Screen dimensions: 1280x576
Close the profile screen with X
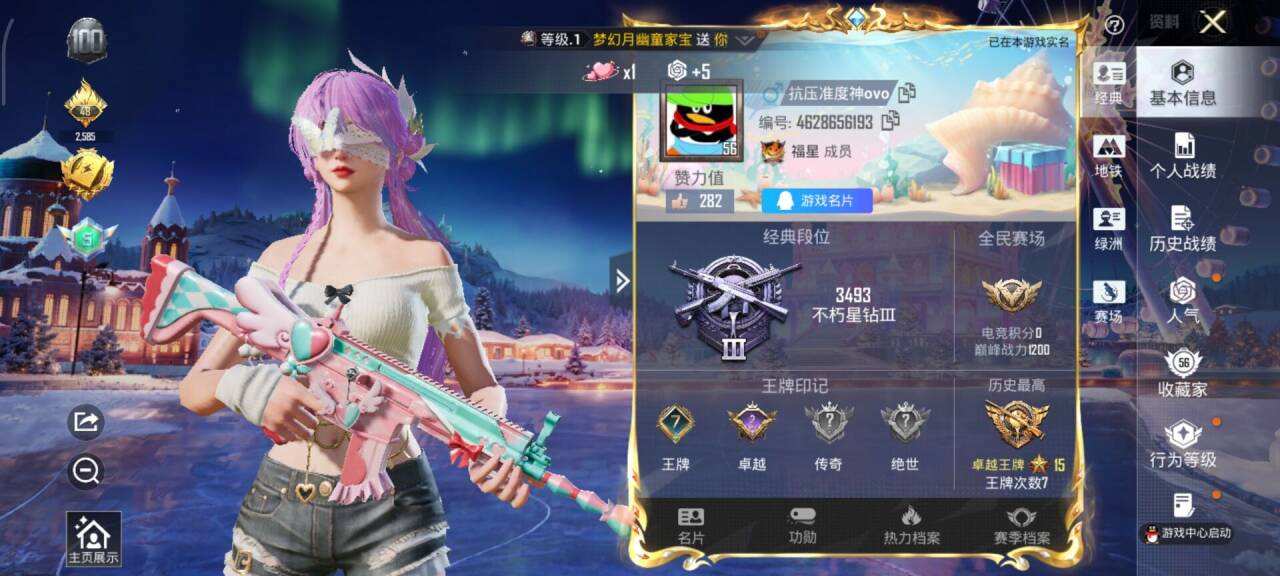[1213, 23]
